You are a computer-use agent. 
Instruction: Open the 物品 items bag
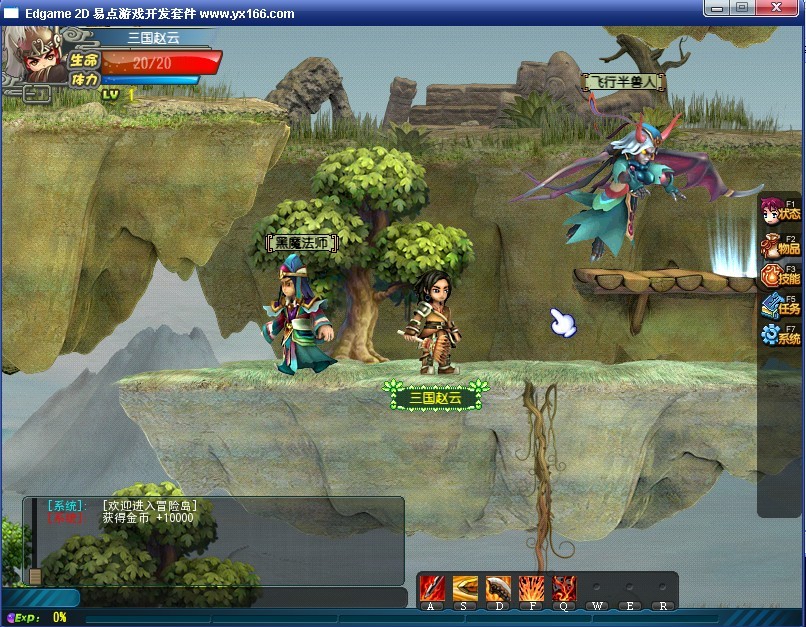coord(779,245)
